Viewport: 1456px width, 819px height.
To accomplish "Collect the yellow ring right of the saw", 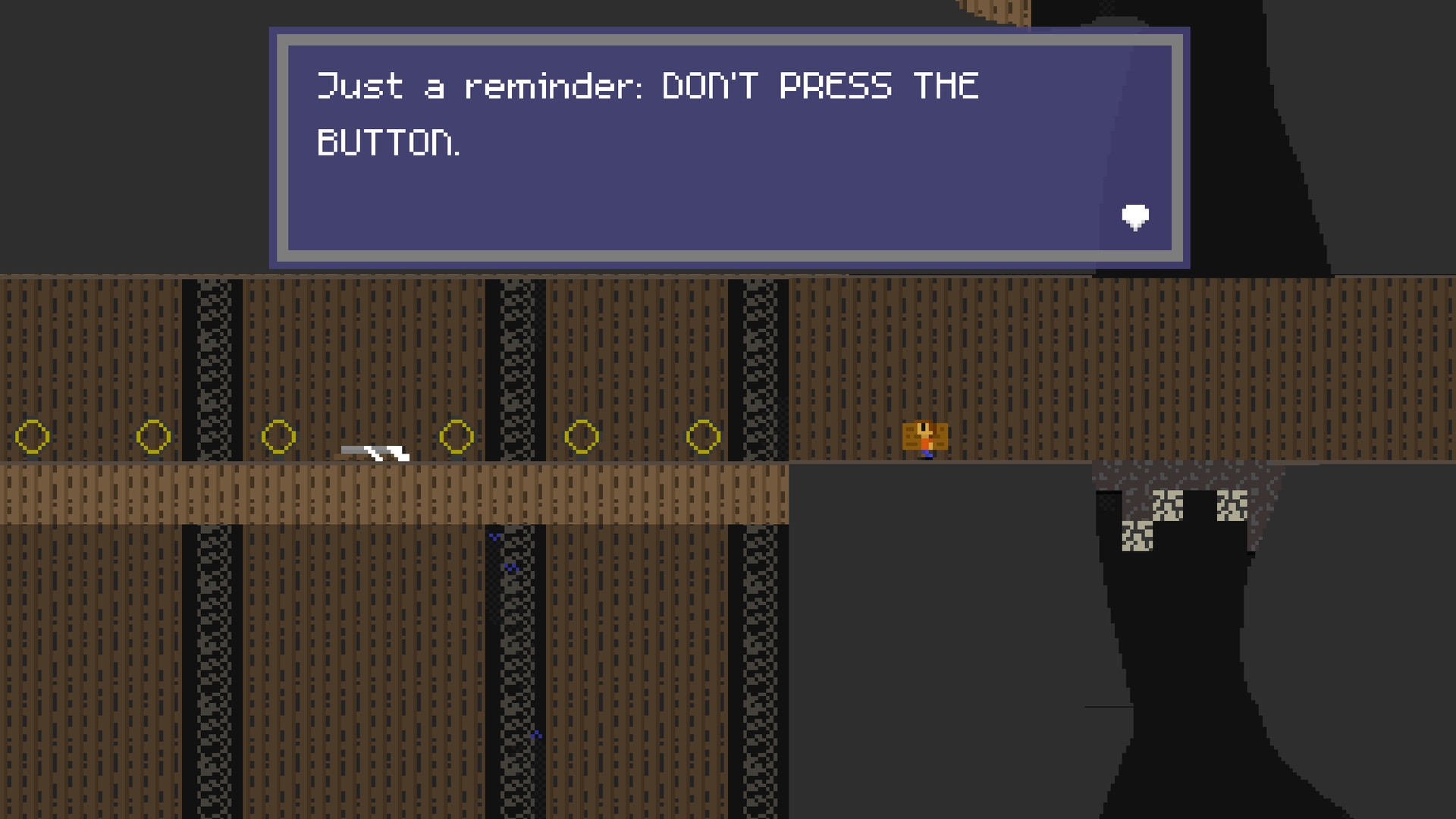I will coord(457,436).
